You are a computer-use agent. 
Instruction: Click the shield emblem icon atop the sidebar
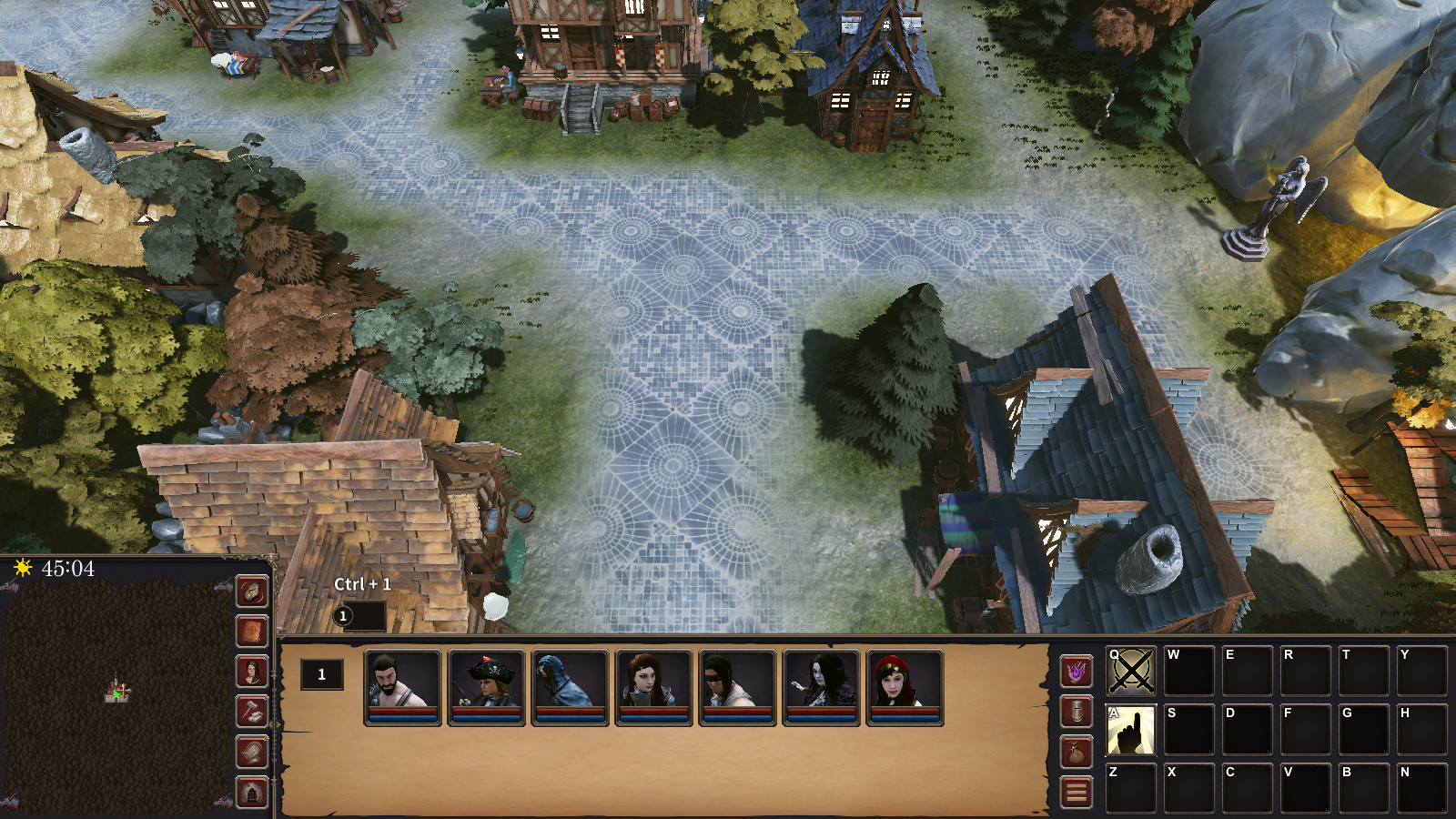[x=251, y=592]
